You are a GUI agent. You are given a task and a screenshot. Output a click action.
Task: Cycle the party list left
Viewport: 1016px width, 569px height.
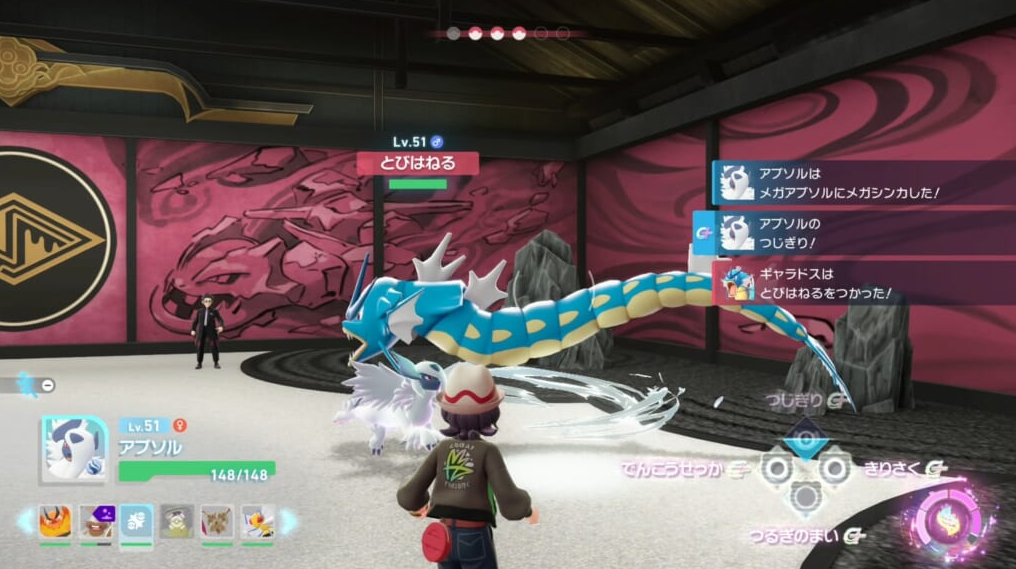pyautogui.click(x=24, y=521)
